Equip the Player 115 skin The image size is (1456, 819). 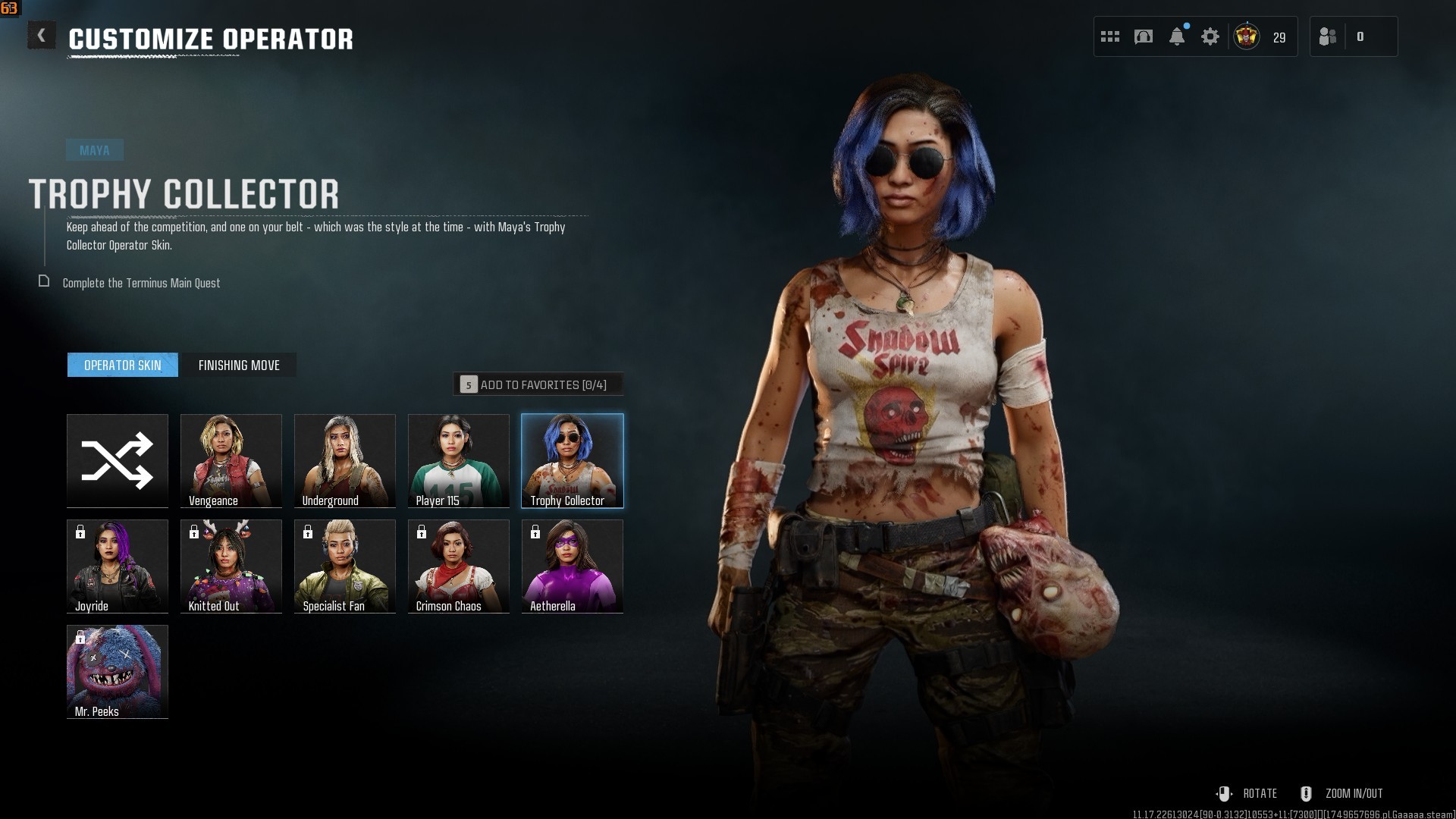459,460
